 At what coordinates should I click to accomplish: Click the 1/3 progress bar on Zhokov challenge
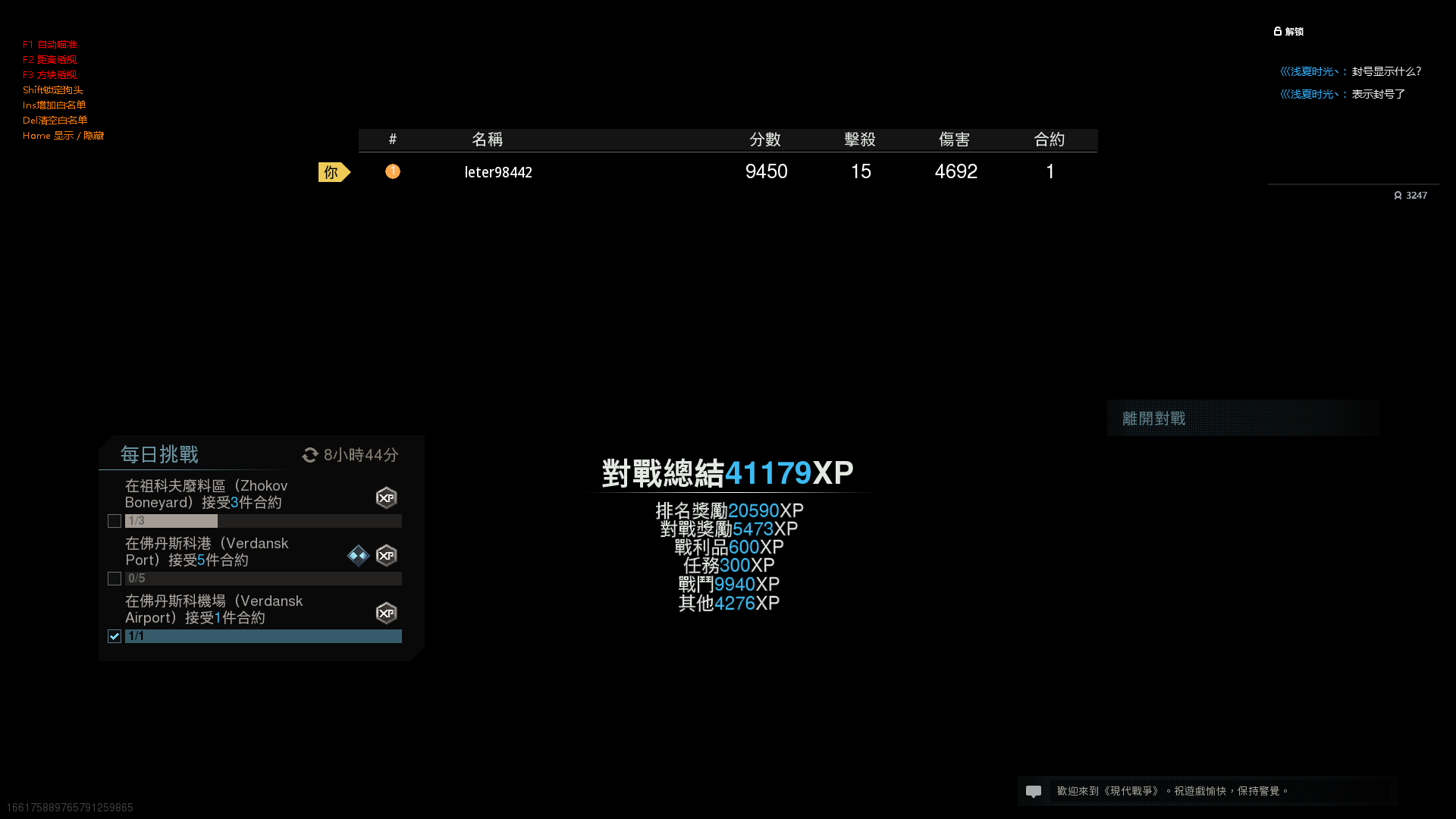click(x=171, y=521)
